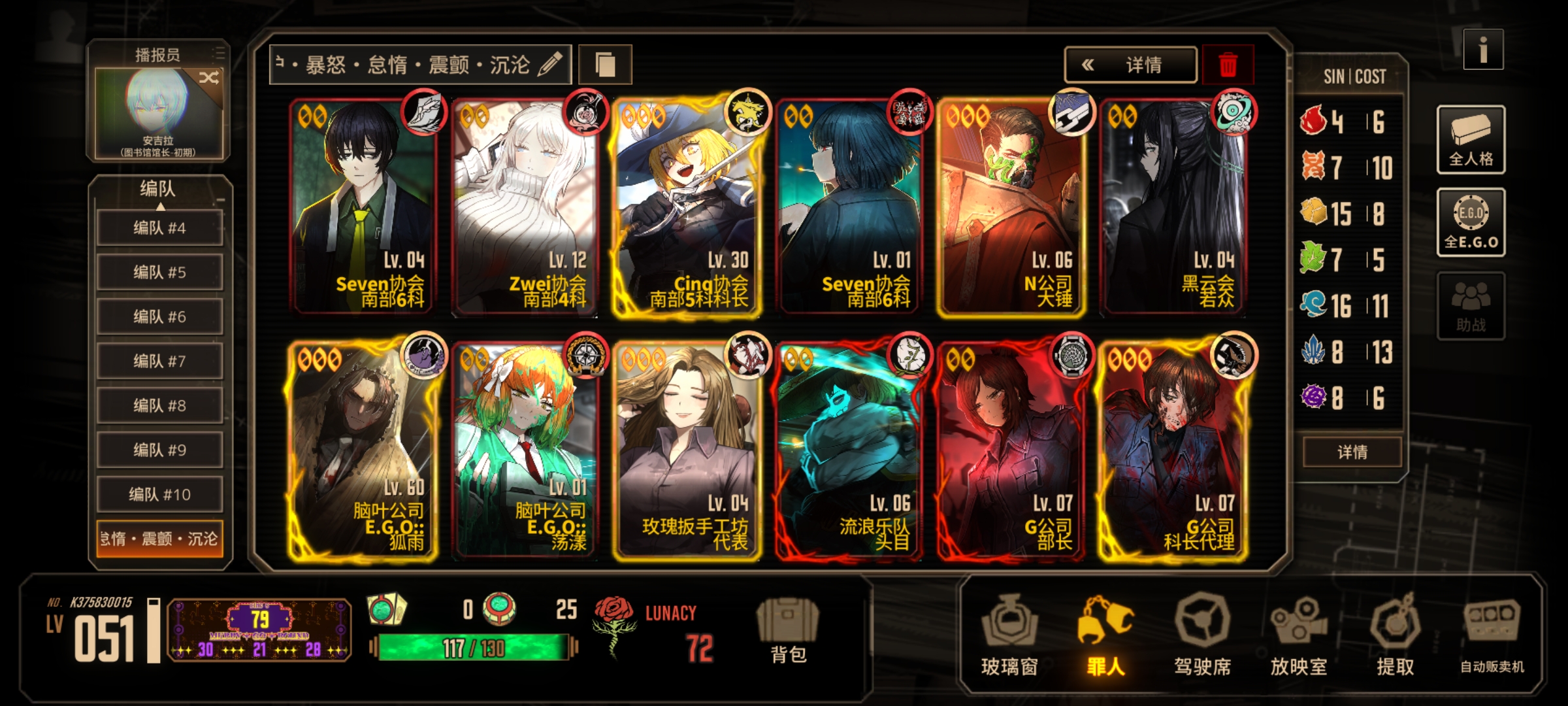Select the 编队 #7 team button
Viewport: 1568px width, 706px height.
(159, 360)
